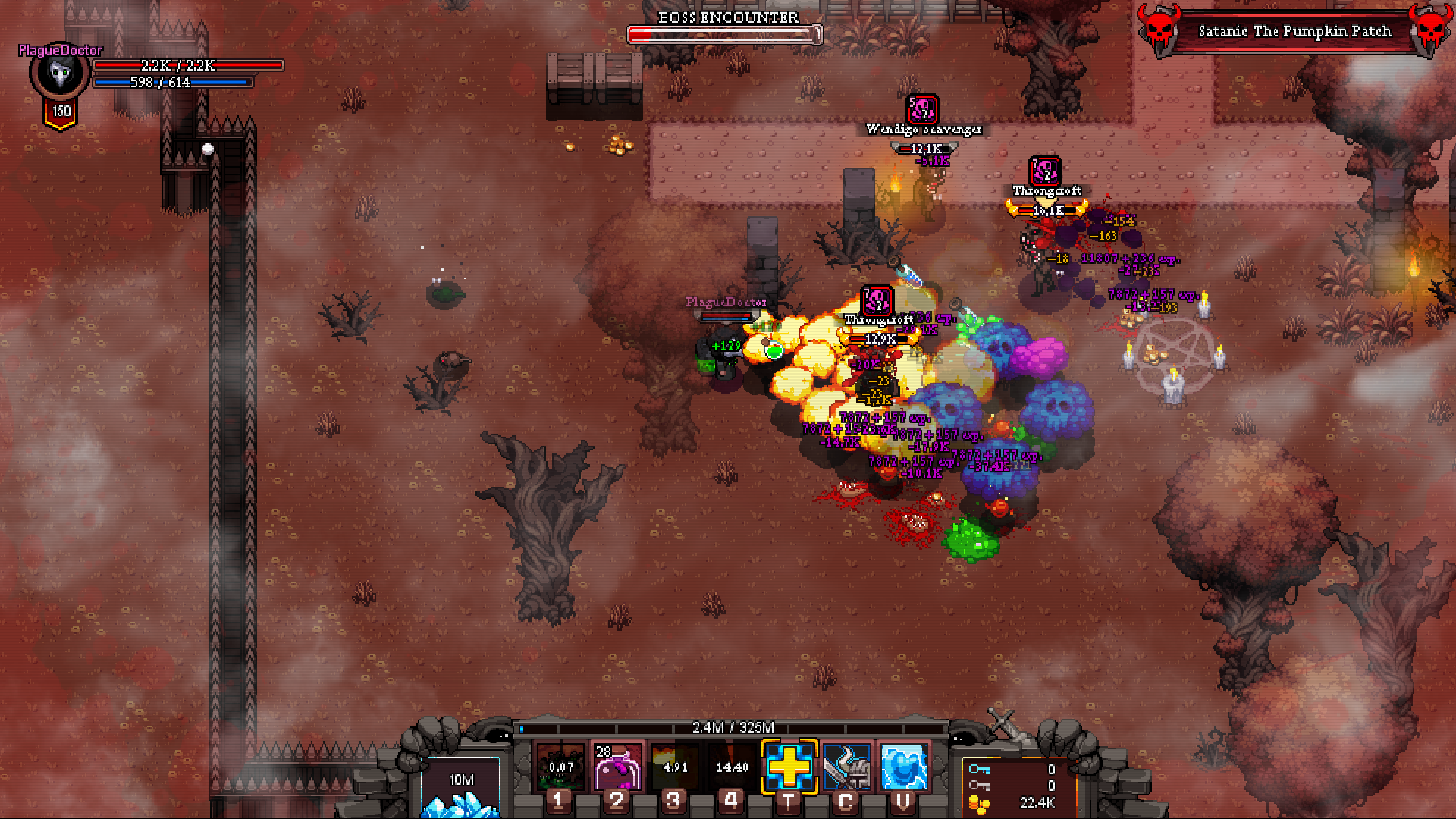Click the Satanic The Pumpkin Patch banner
1456x819 pixels.
pyautogui.click(x=1294, y=32)
